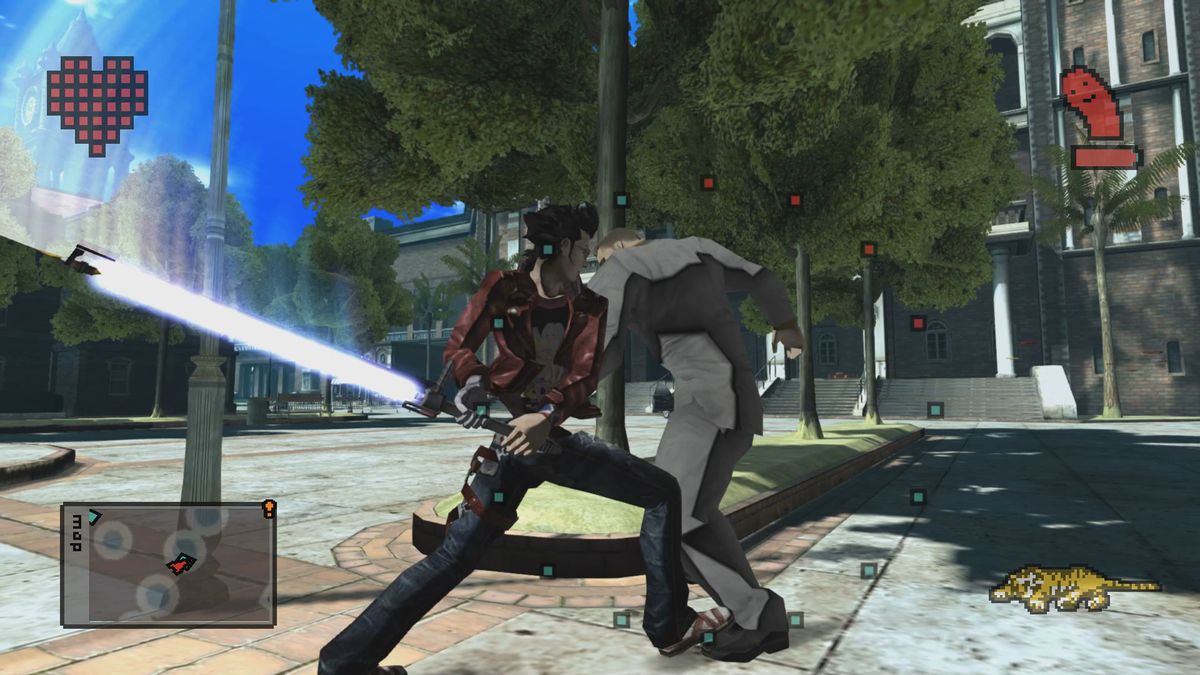This screenshot has height=675, width=1200.
Task: Select the red marker on the minimap
Action: 179,566
